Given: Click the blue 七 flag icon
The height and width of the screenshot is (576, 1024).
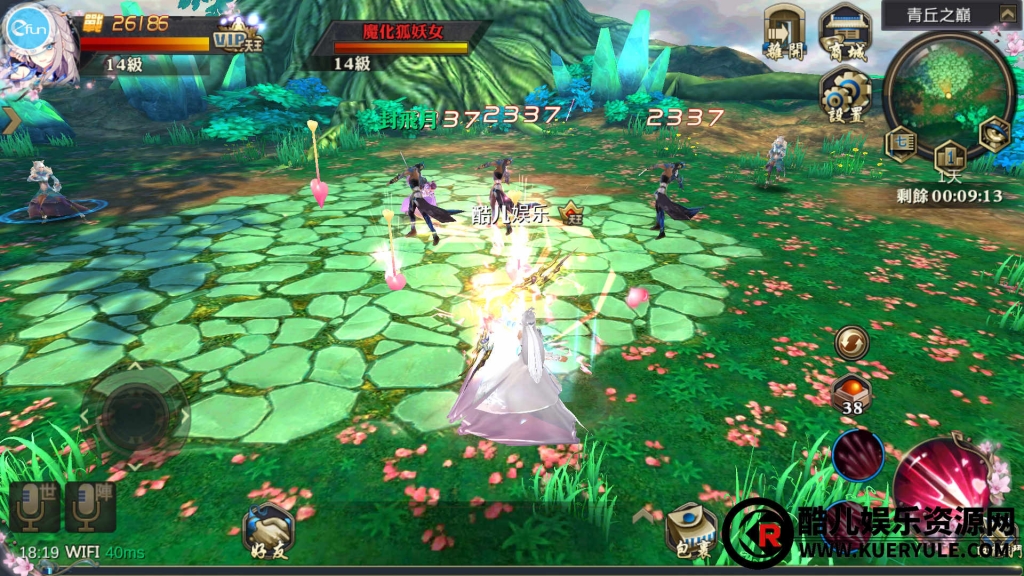Looking at the screenshot, I should [900, 143].
